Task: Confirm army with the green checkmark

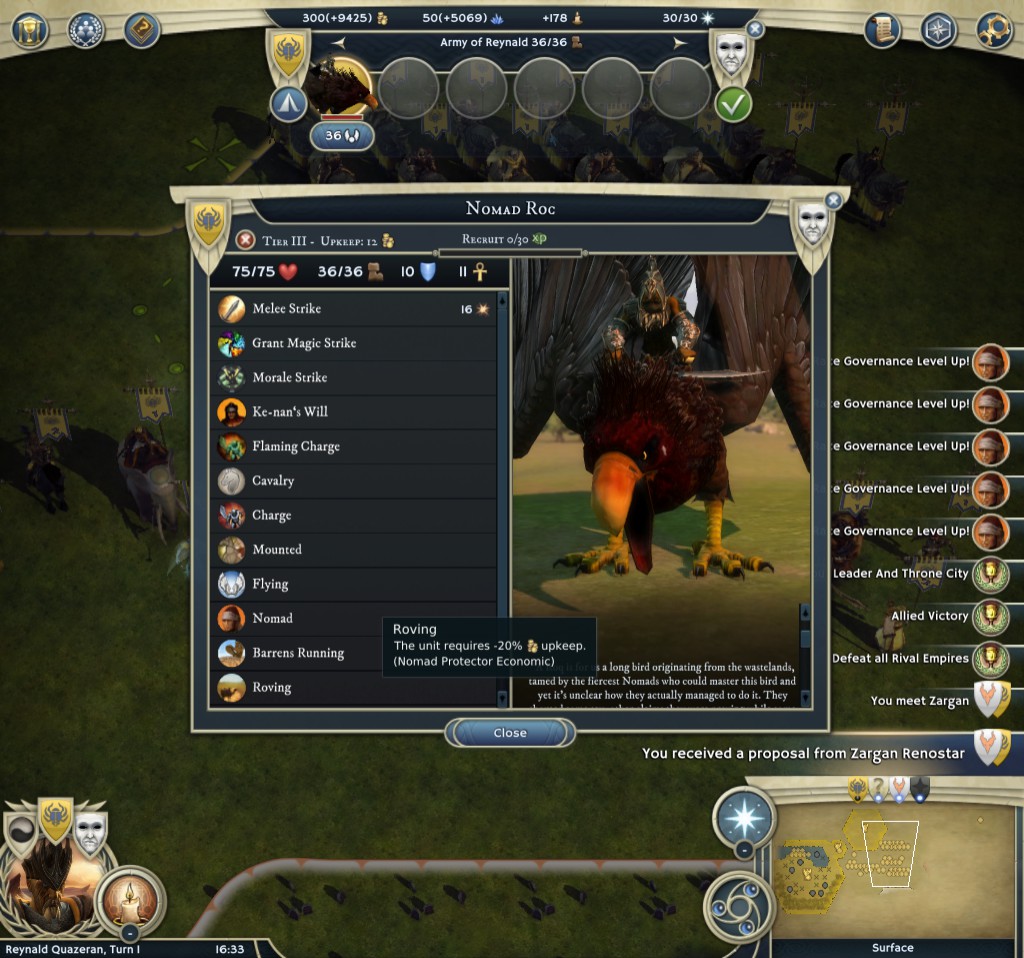Action: coord(733,104)
